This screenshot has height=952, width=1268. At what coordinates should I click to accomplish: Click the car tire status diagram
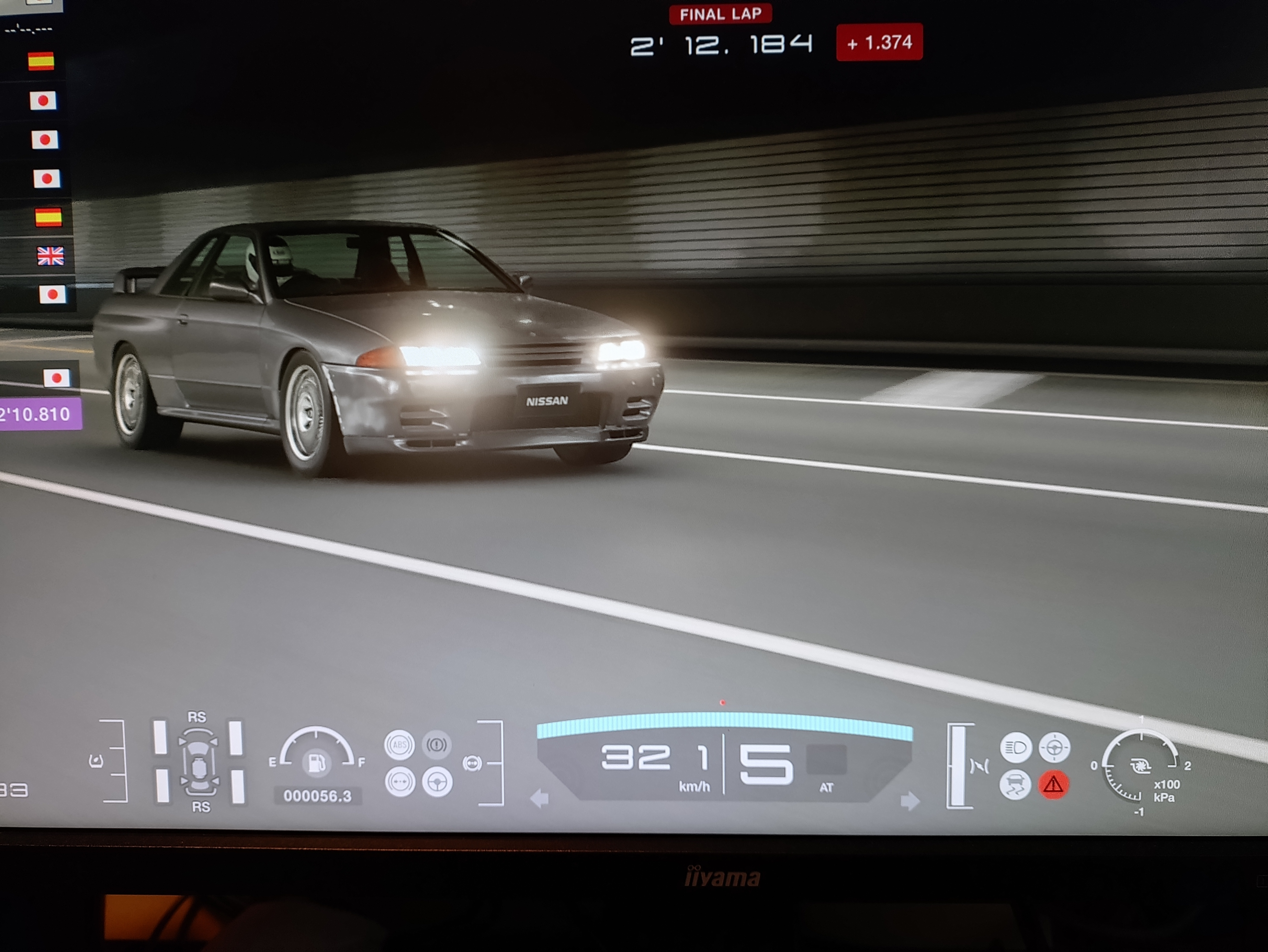coord(198,762)
